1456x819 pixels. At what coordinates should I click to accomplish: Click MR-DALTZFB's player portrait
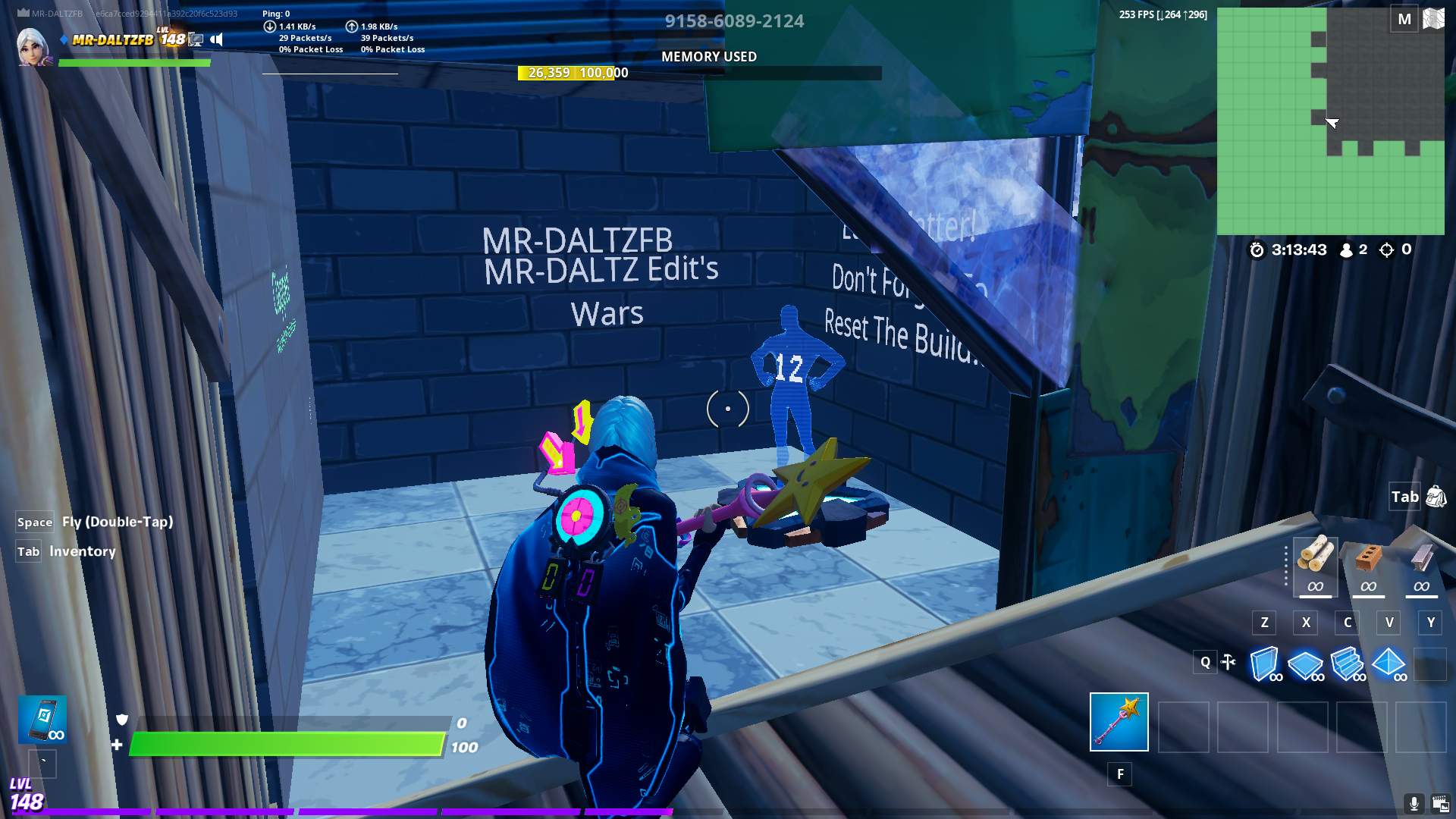(x=33, y=47)
